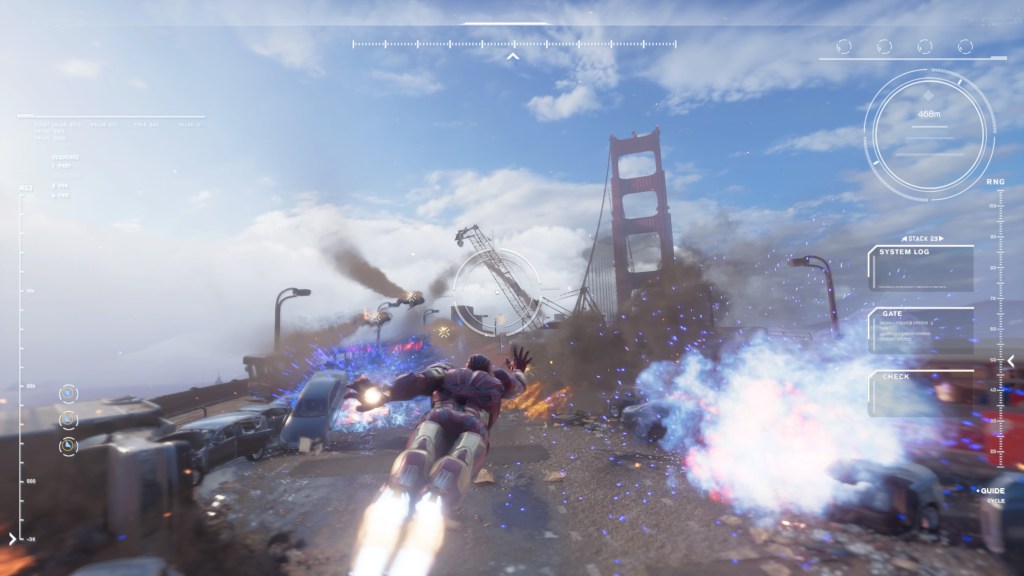Click the compass heading bar

pos(514,44)
